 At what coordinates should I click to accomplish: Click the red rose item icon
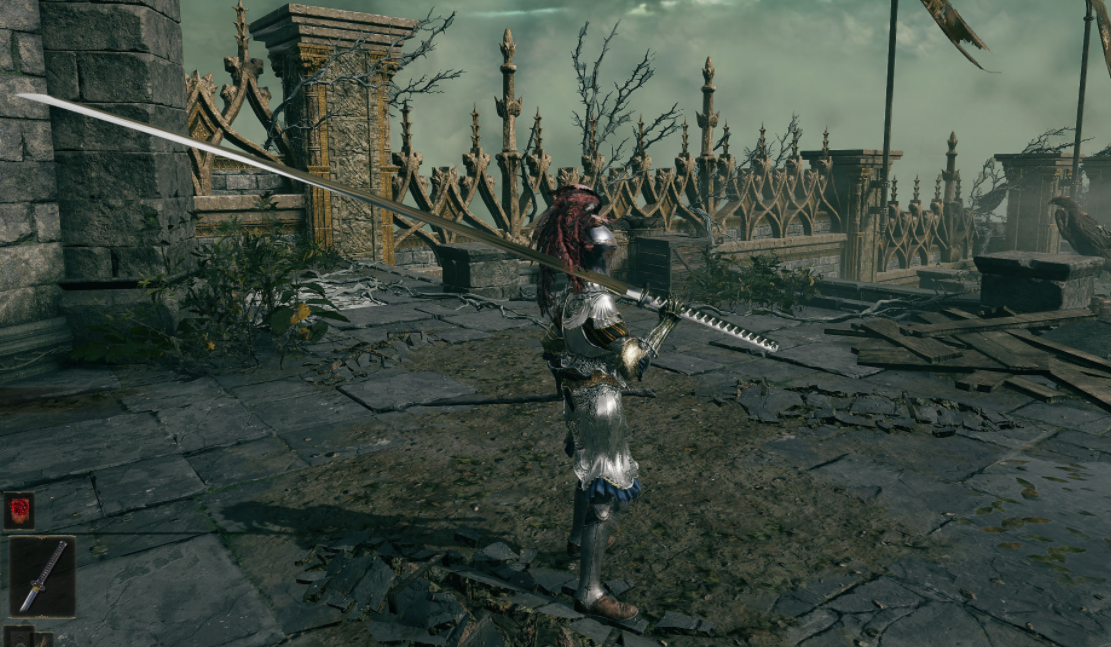pyautogui.click(x=19, y=510)
